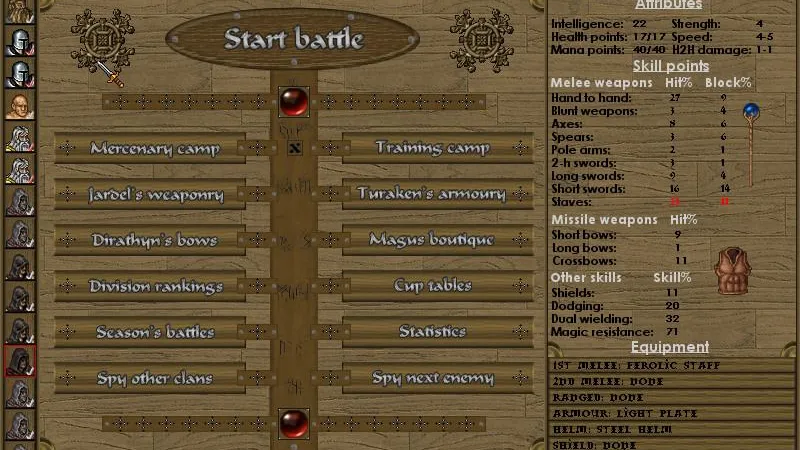Select Spy next enemy
Screen dimensions: 800x450
[x=432, y=378]
